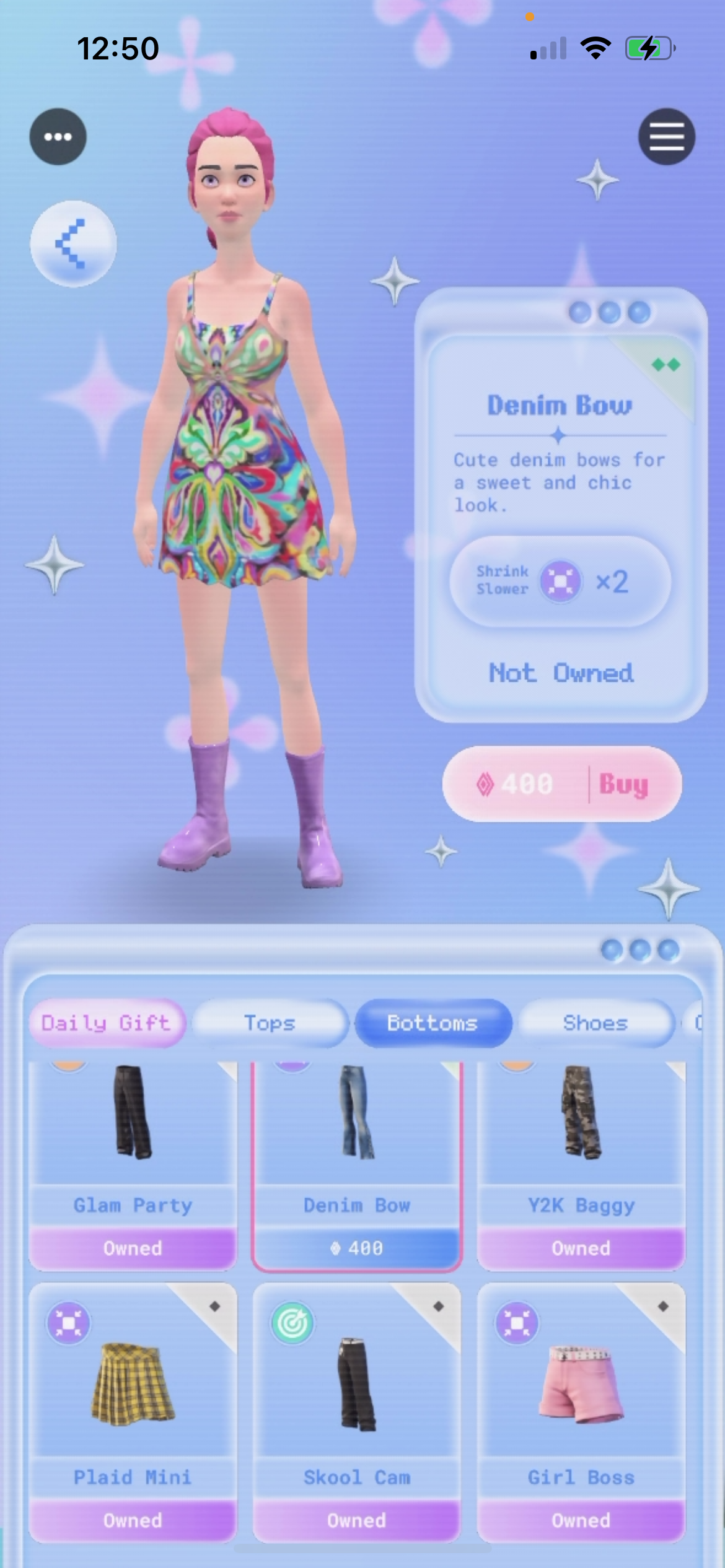The width and height of the screenshot is (725, 1568).
Task: Switch to the Tops tab
Action: pyautogui.click(x=270, y=1023)
